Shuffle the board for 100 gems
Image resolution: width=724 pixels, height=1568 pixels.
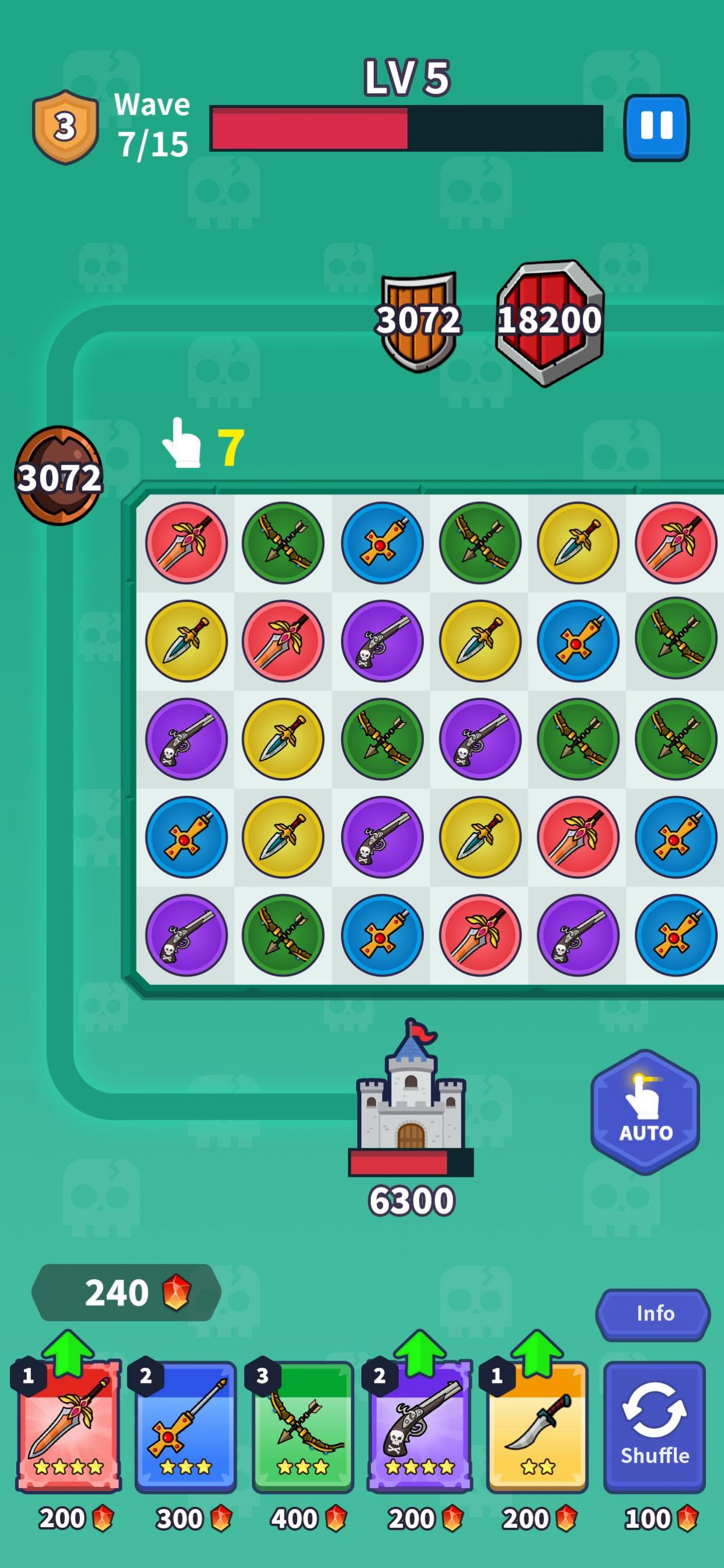tap(654, 1427)
